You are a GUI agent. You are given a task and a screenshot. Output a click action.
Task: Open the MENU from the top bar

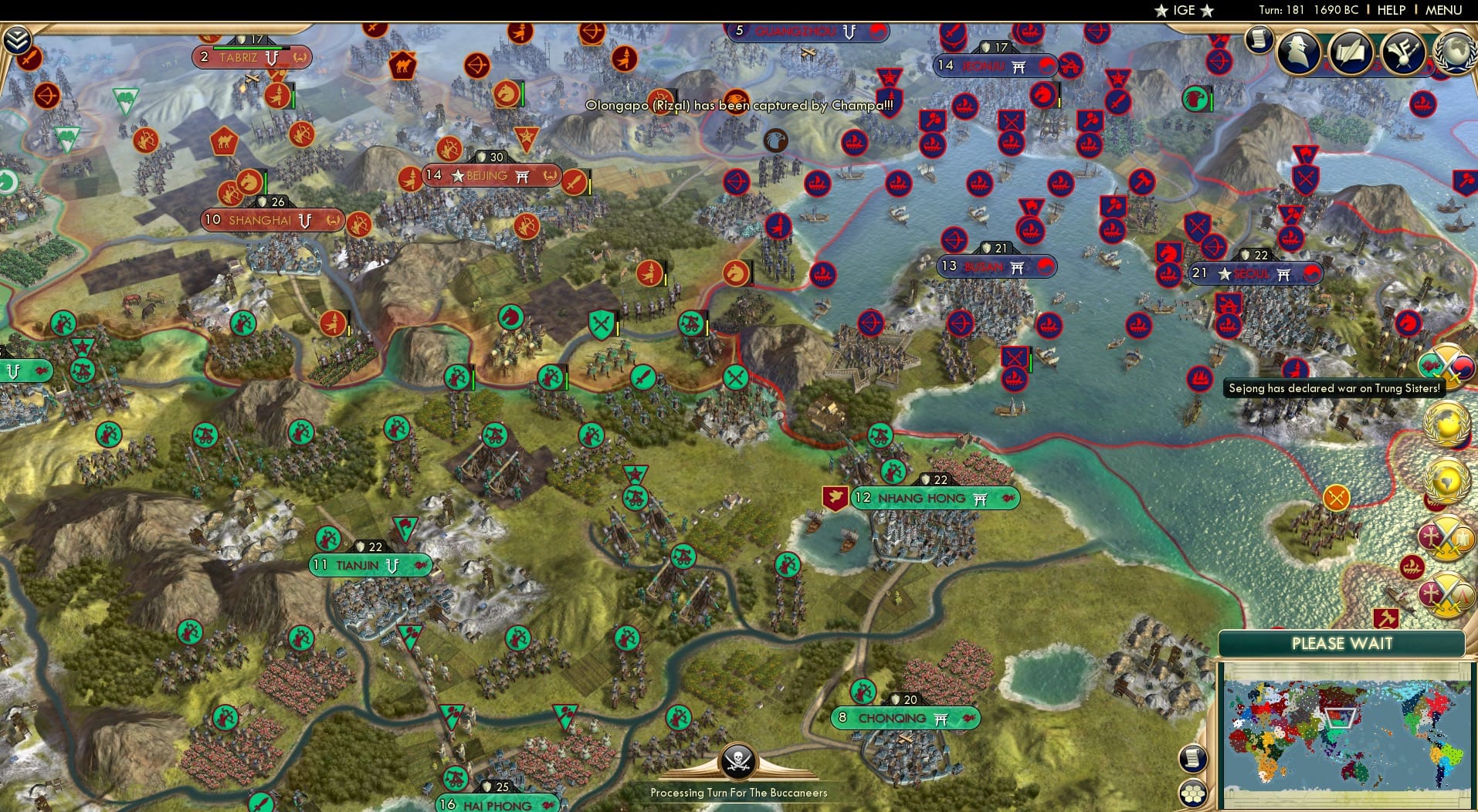click(1442, 10)
